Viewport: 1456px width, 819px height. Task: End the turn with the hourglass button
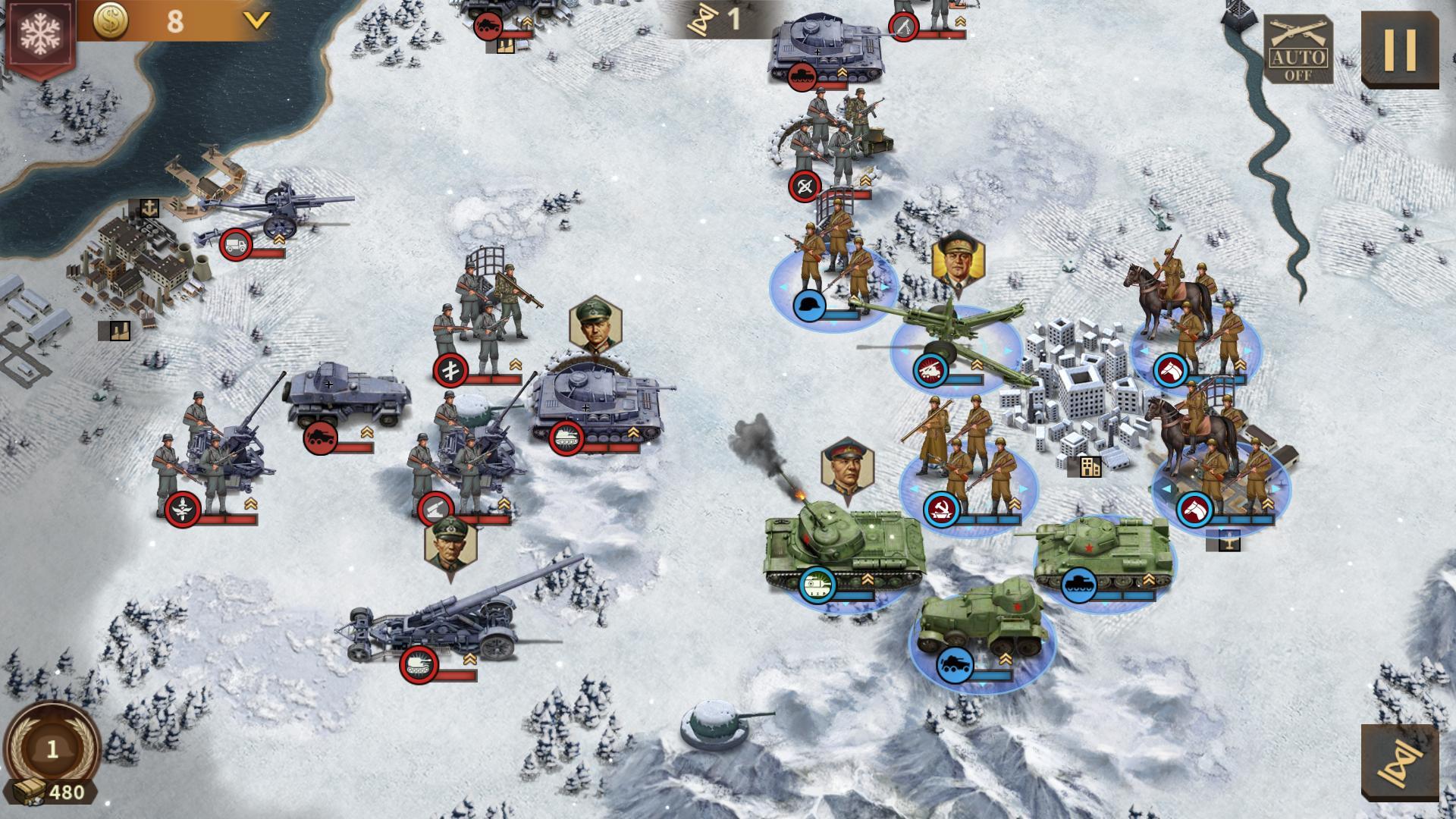click(x=1399, y=761)
